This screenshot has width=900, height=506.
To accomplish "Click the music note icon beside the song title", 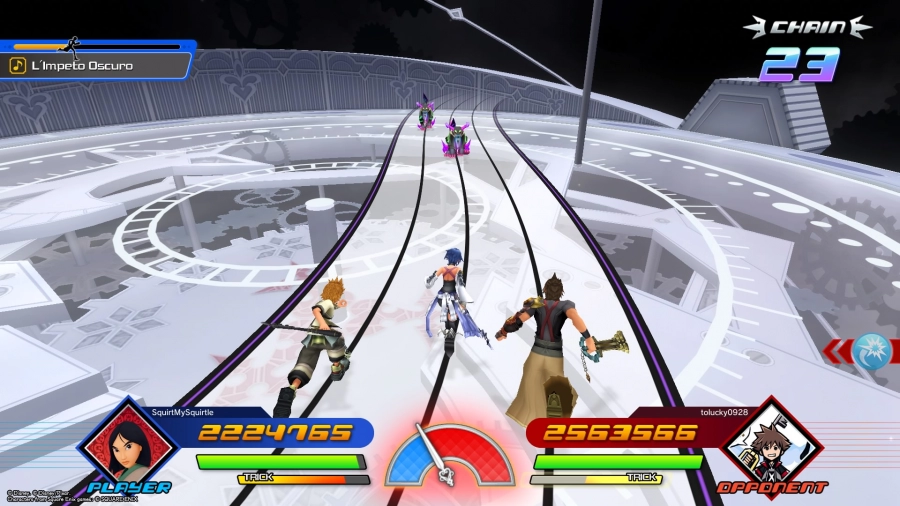I will 17,65.
